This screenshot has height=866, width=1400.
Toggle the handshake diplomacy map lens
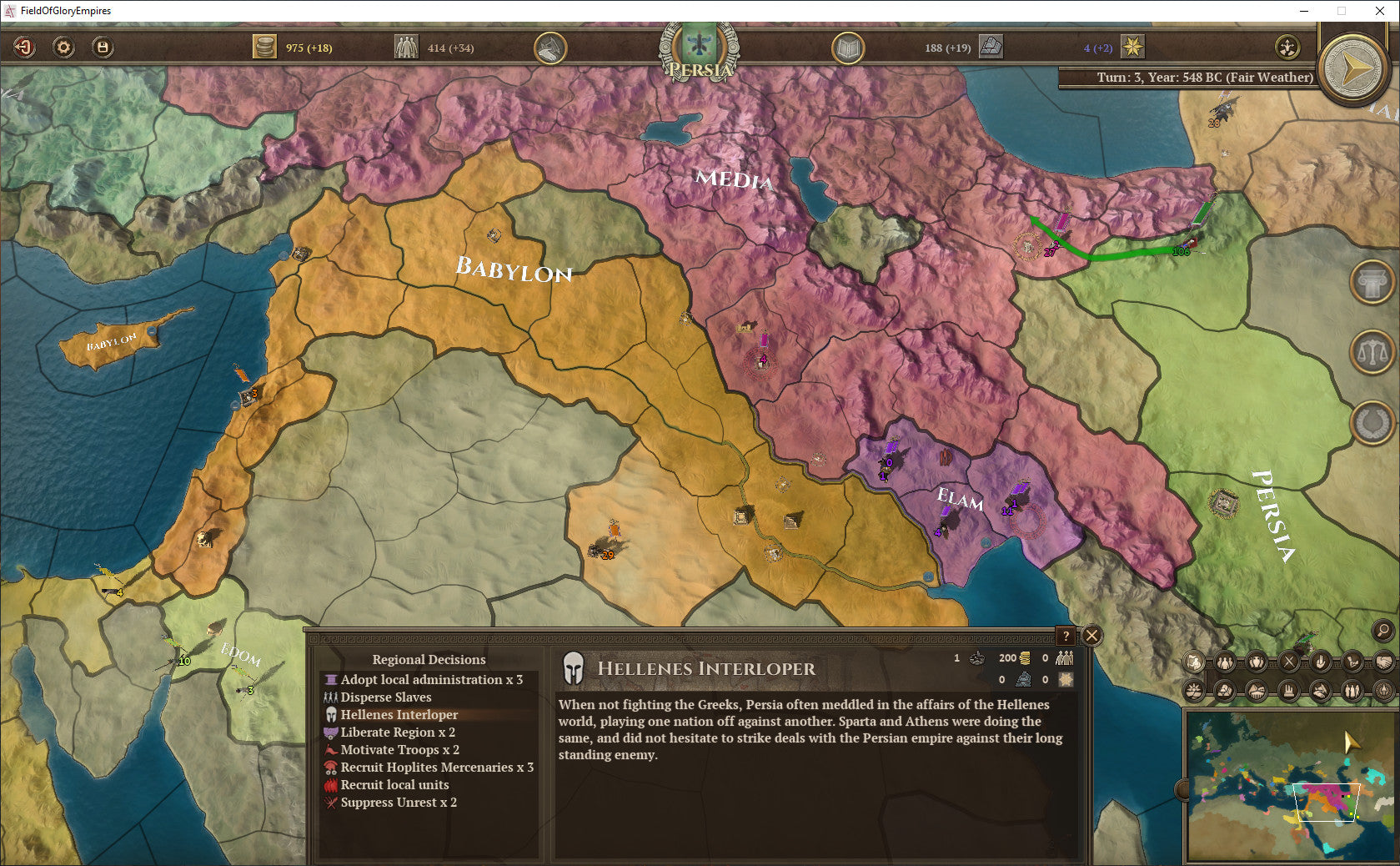point(1382,661)
